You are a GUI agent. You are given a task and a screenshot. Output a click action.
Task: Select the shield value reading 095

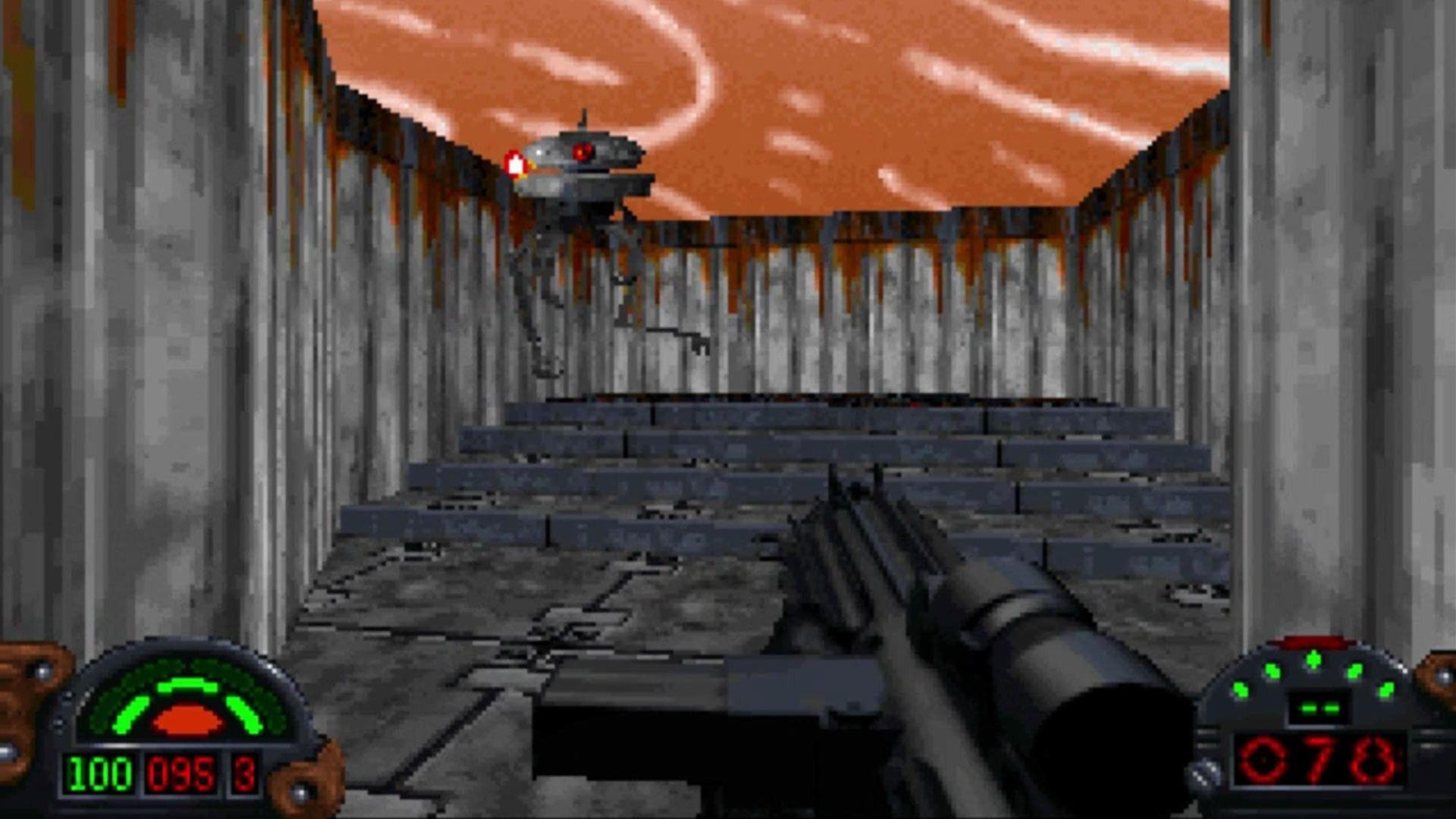[181, 774]
